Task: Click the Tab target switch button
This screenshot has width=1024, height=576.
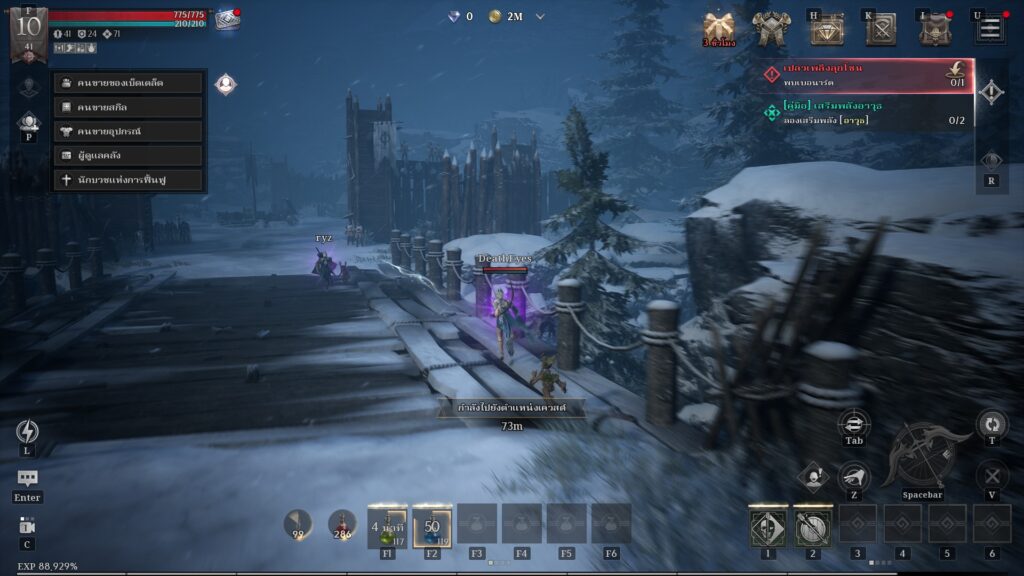Action: coord(854,424)
